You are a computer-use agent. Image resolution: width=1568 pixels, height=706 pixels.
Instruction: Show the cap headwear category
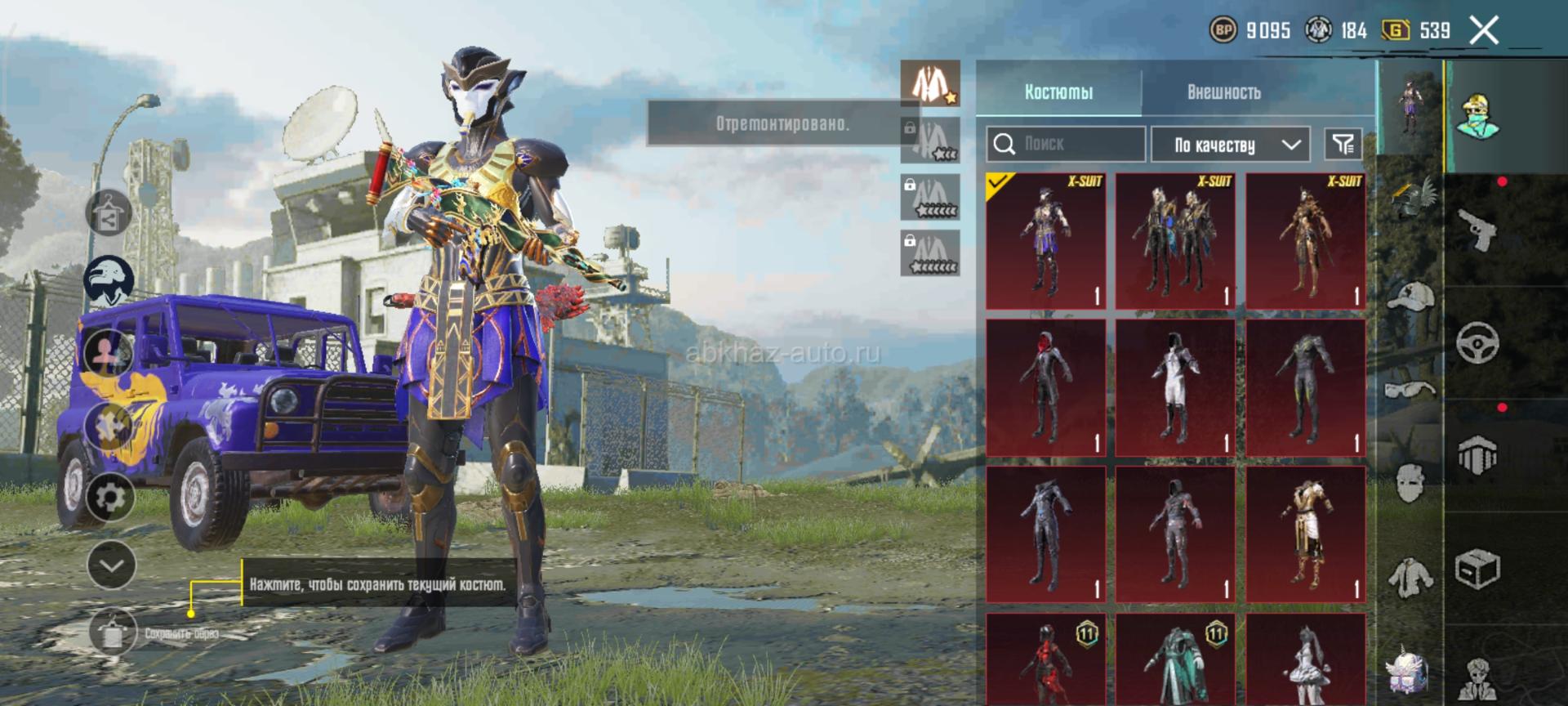(1411, 297)
